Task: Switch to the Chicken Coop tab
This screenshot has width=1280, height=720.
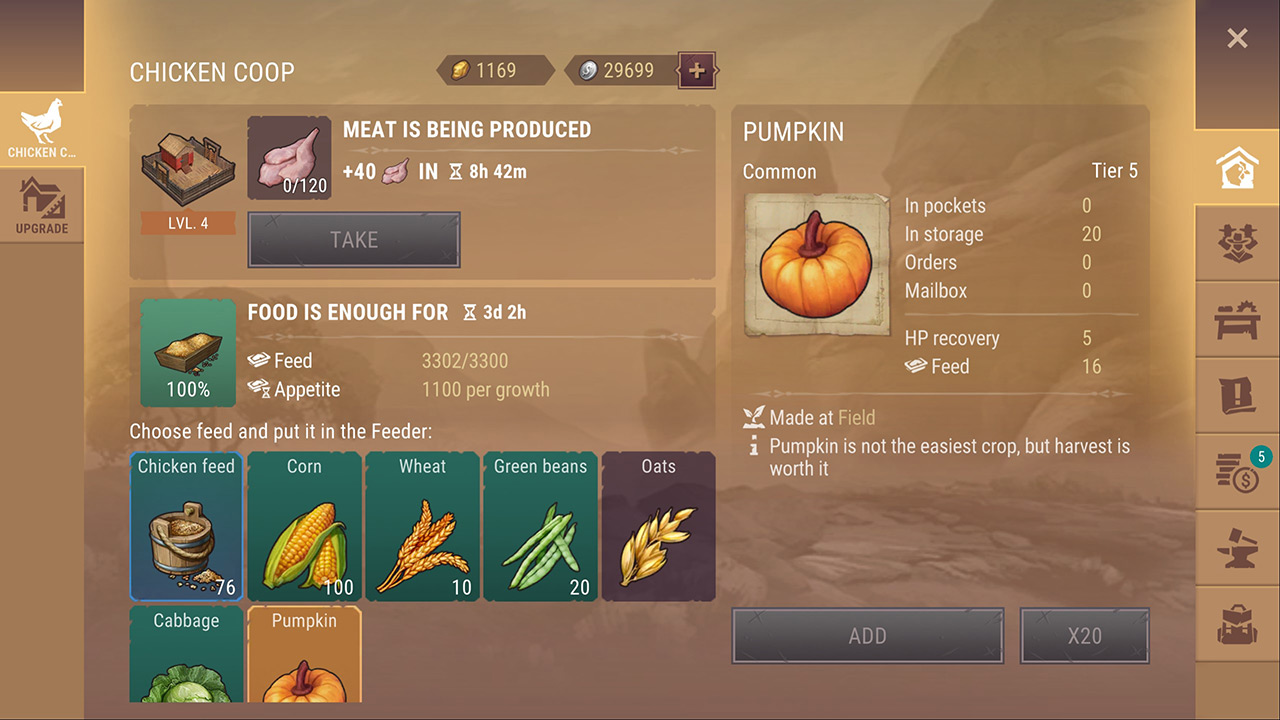Action: [x=42, y=129]
